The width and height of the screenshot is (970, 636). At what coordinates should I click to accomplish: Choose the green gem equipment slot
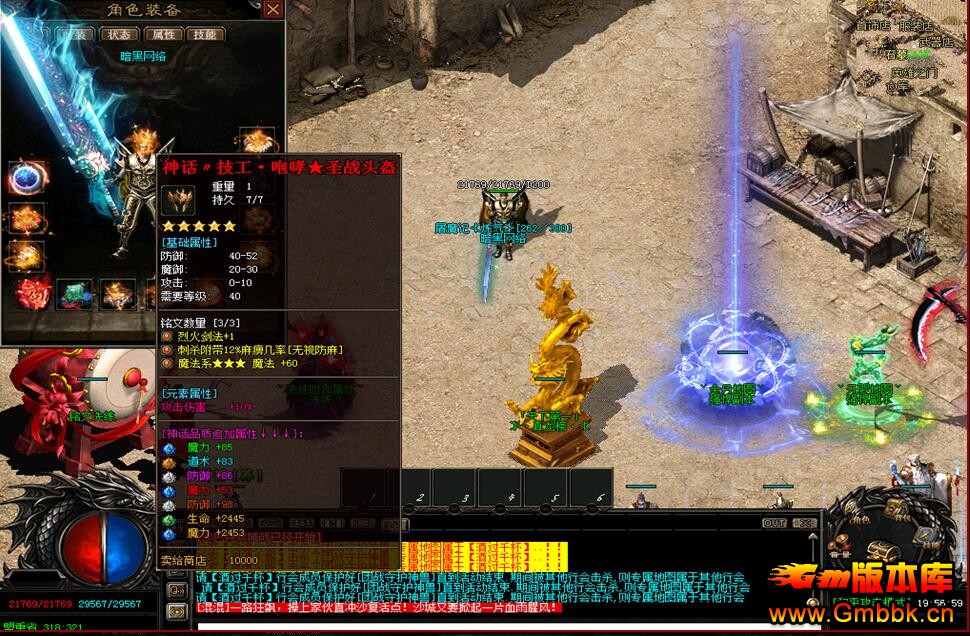[74, 294]
